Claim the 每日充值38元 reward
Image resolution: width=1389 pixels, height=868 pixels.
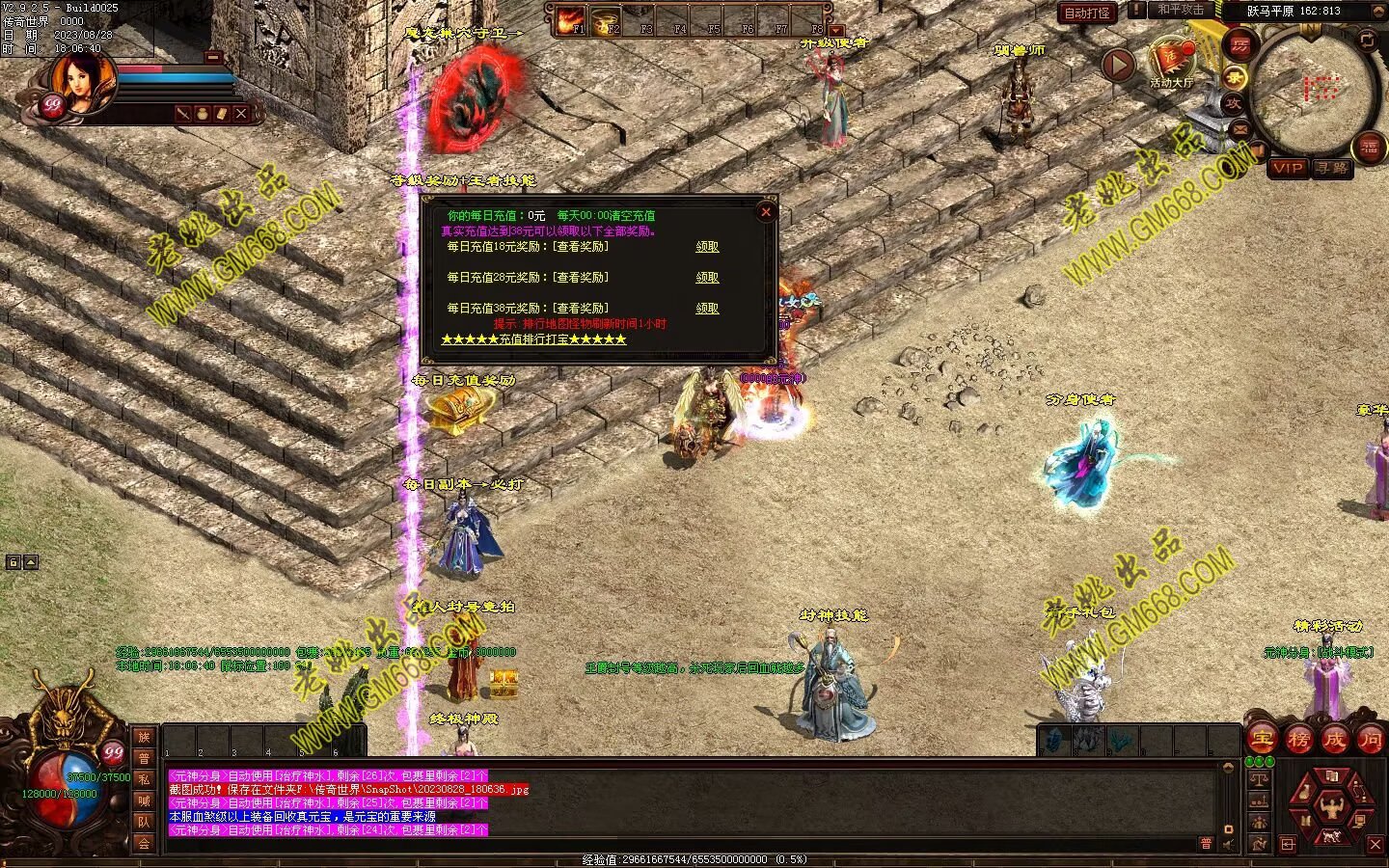coord(707,309)
